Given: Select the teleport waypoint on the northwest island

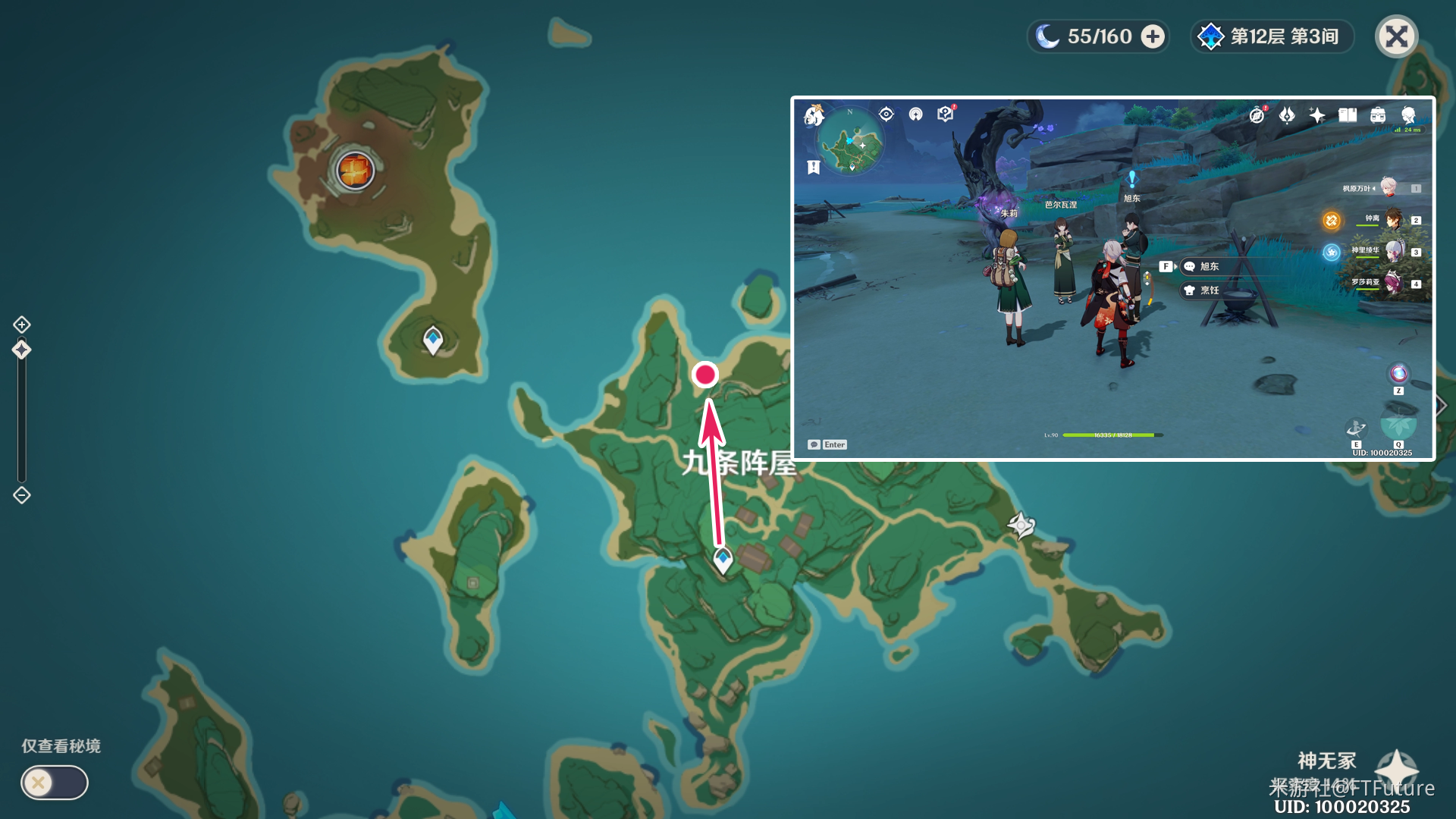Looking at the screenshot, I should pyautogui.click(x=433, y=339).
